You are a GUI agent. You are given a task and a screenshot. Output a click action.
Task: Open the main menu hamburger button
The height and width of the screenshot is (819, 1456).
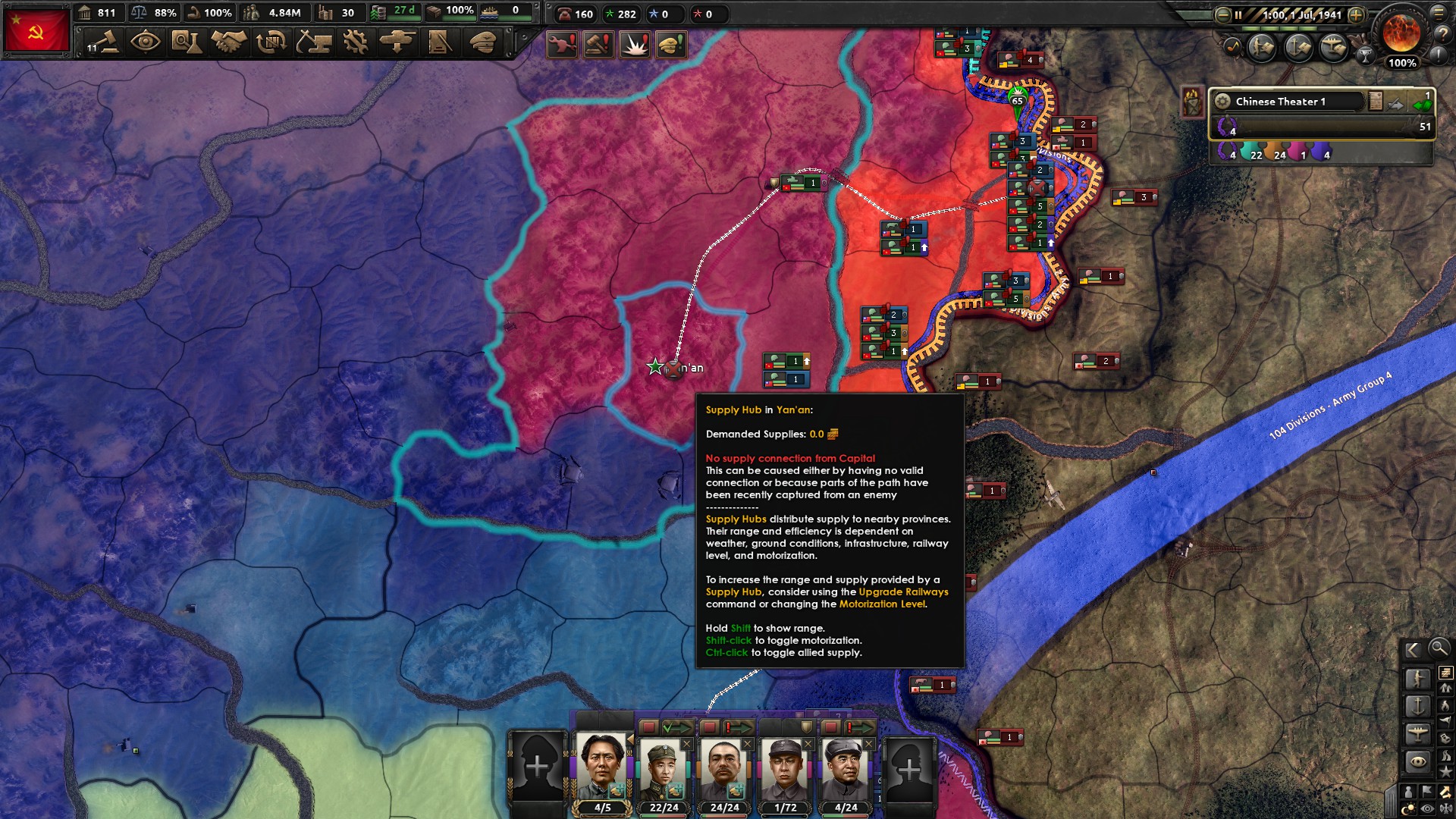[x=1439, y=14]
